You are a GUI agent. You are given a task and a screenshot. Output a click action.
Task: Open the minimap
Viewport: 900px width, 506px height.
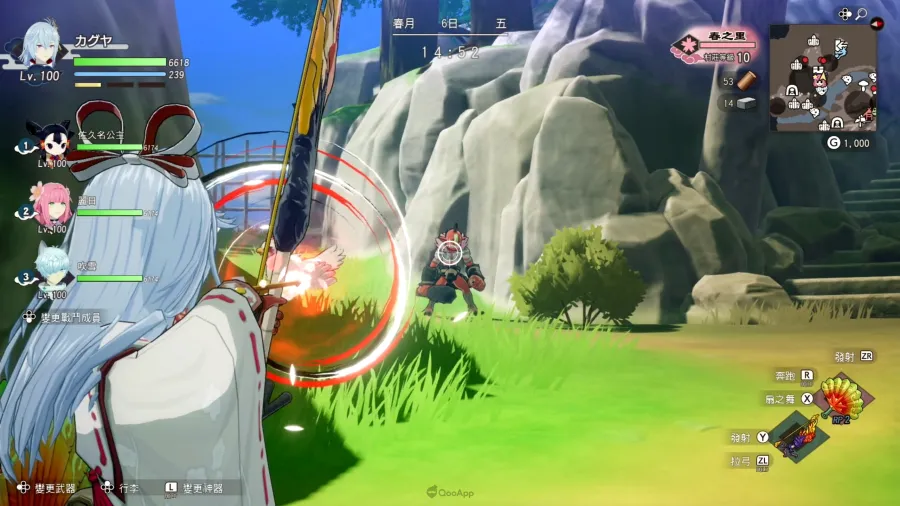[822, 78]
